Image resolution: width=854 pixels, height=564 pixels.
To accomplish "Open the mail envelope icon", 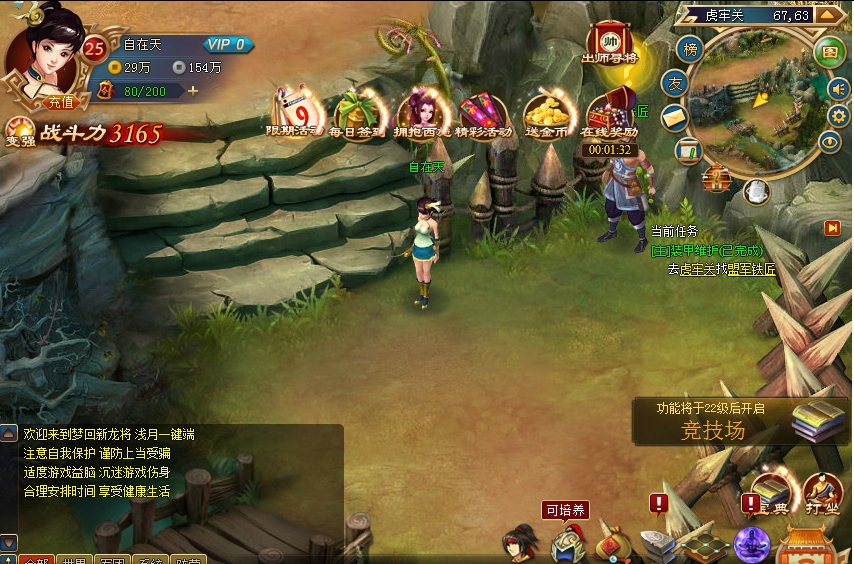I will click(x=675, y=117).
